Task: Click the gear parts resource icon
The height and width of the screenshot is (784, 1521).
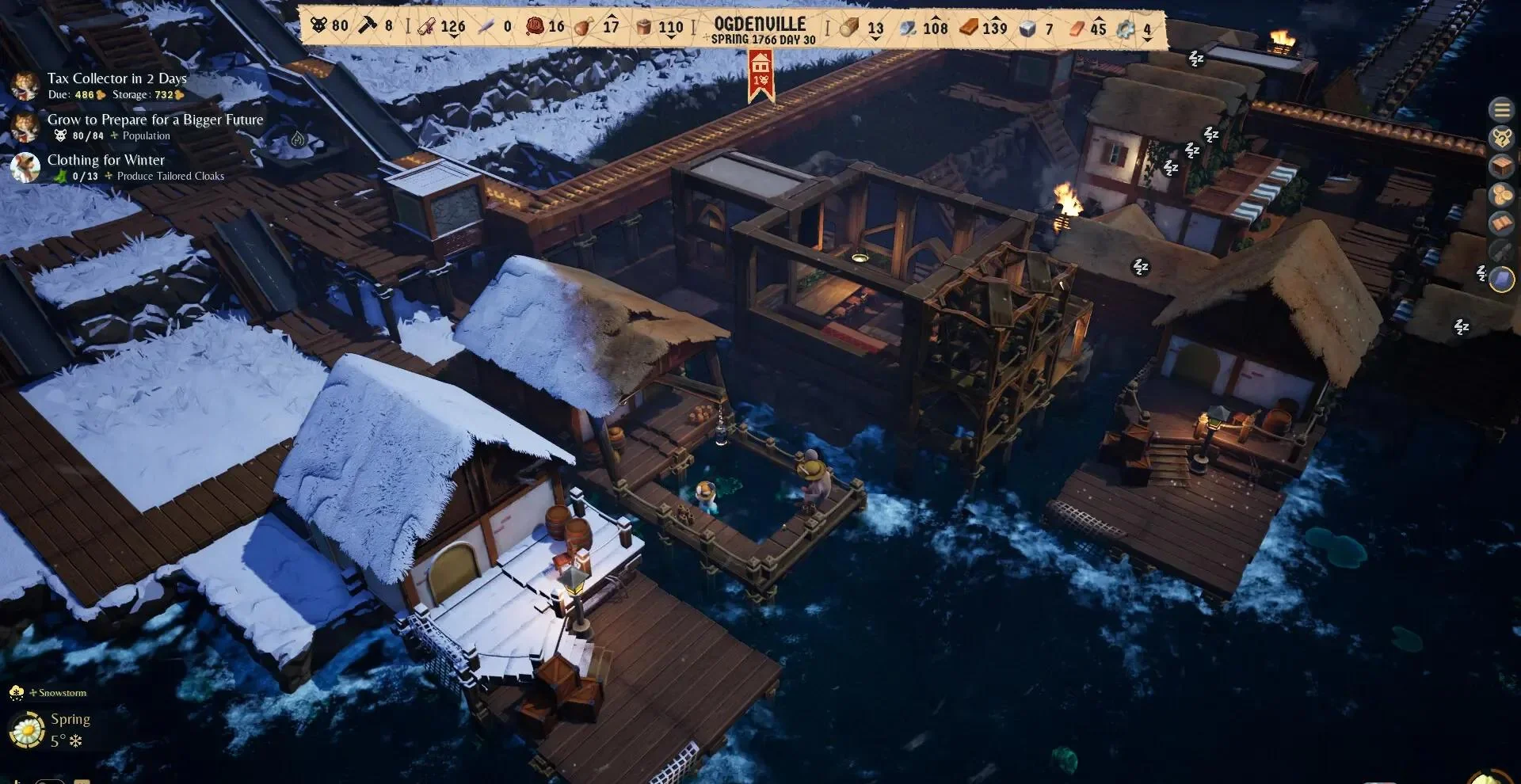Action: point(1125,29)
